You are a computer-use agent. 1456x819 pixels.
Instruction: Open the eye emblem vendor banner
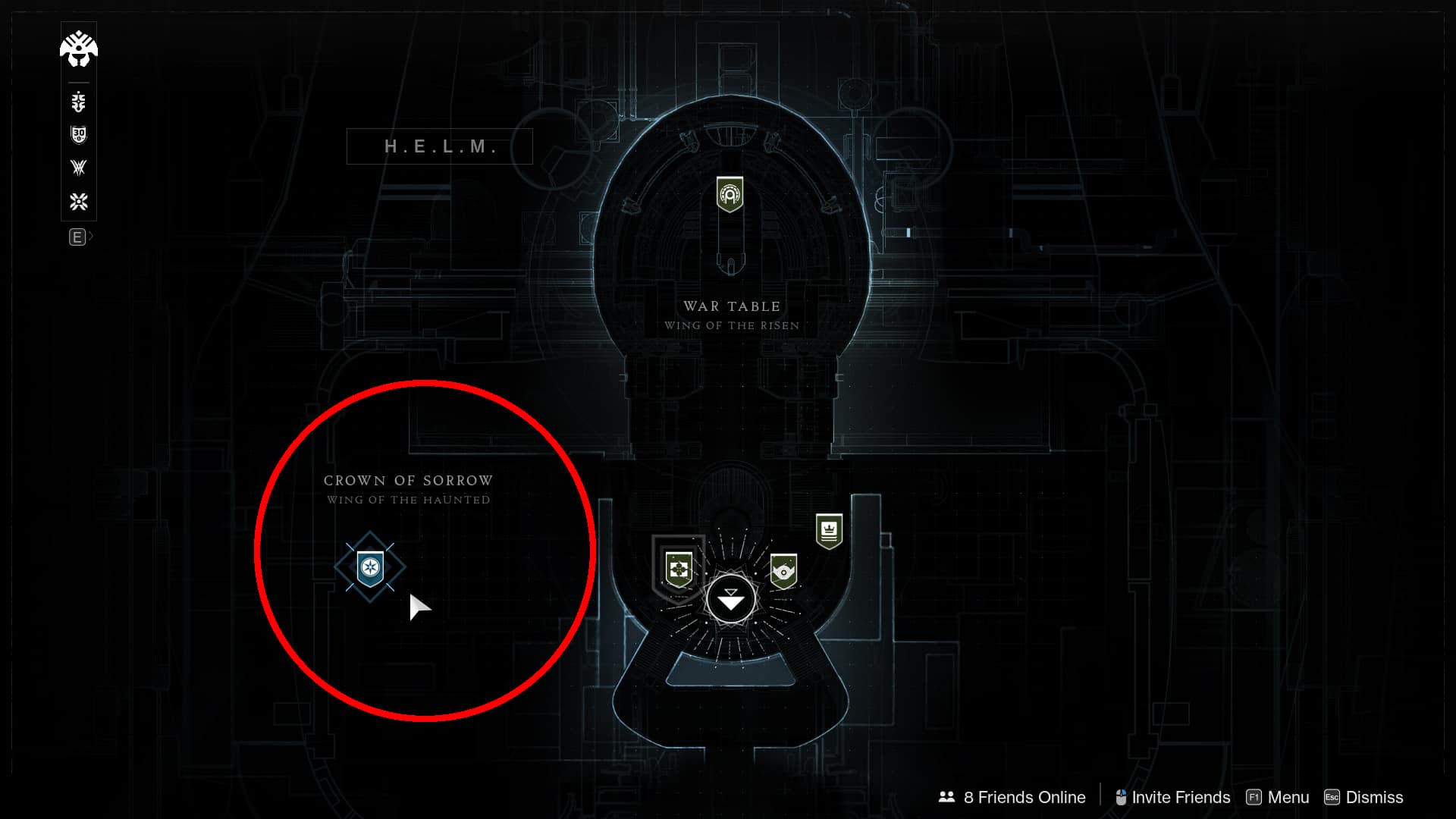pyautogui.click(x=785, y=573)
